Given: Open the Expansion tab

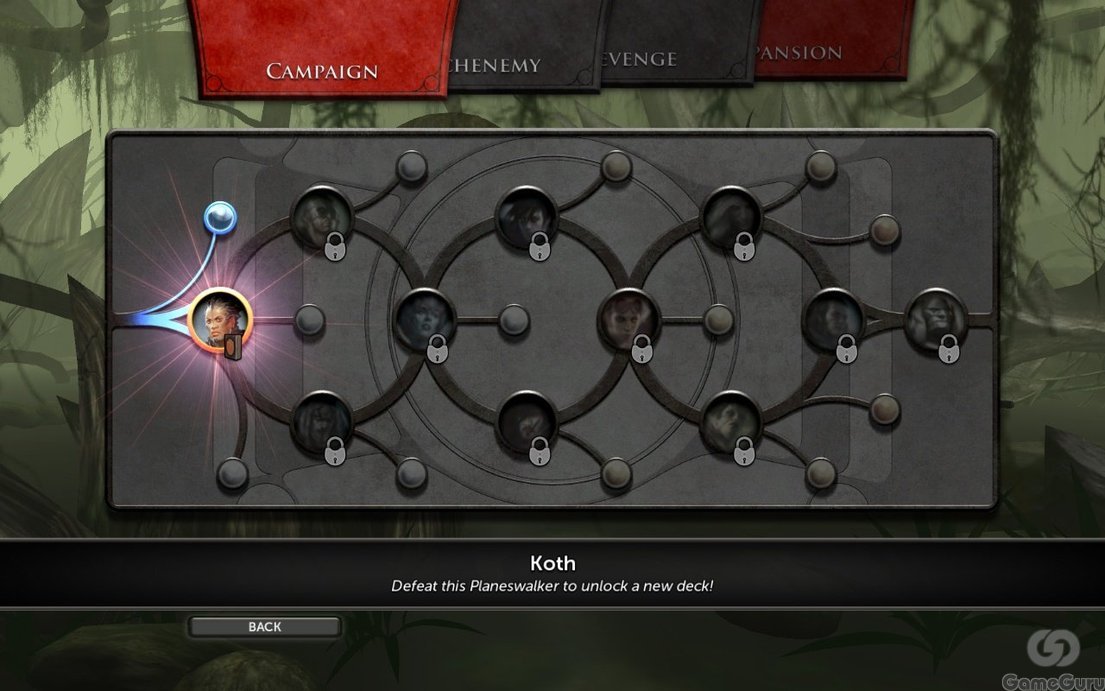Looking at the screenshot, I should pyautogui.click(x=802, y=52).
